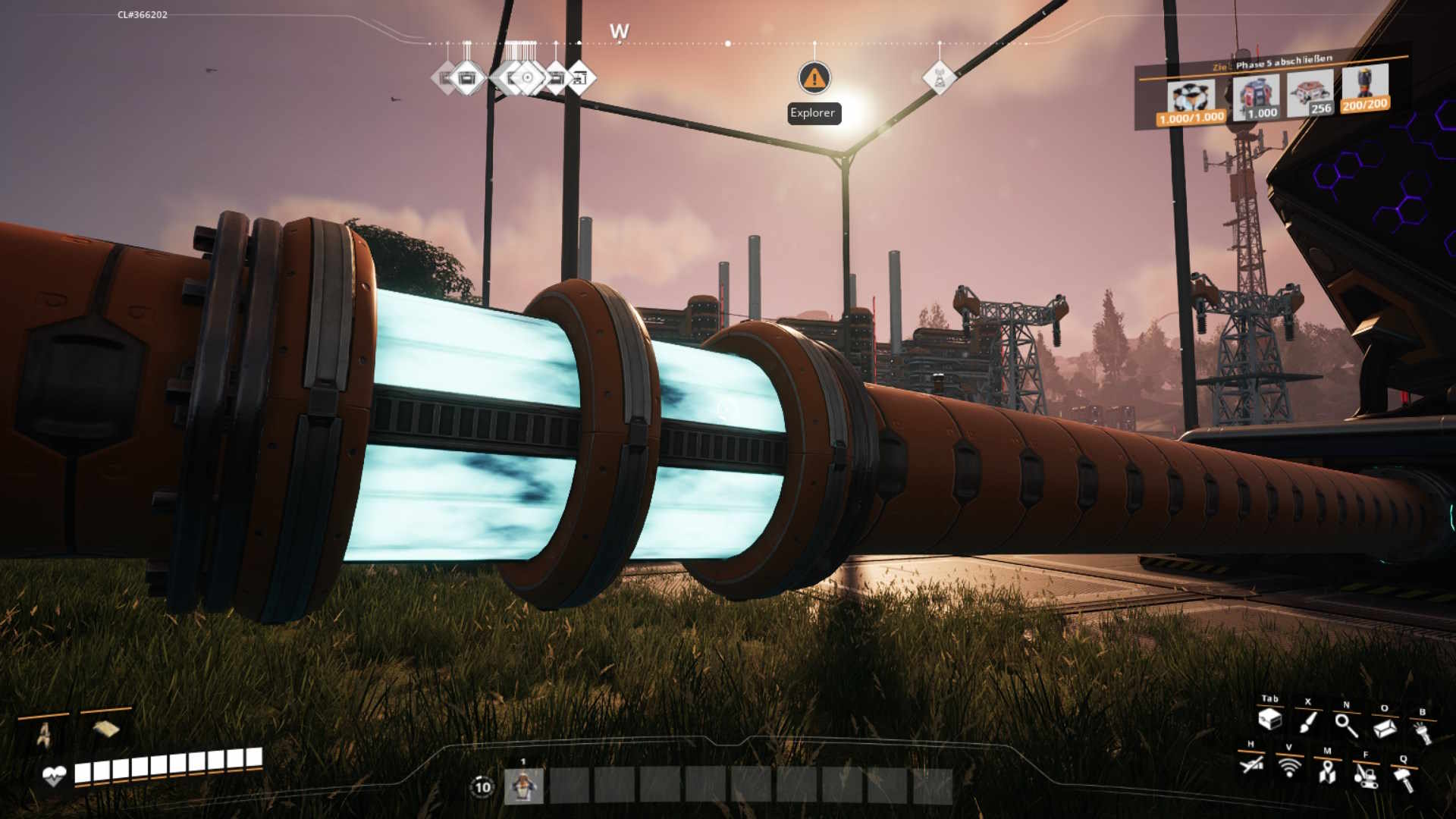Viewport: 1456px width, 819px height.
Task: Open the build menu hammer icon labeled Q
Action: coord(1404,779)
